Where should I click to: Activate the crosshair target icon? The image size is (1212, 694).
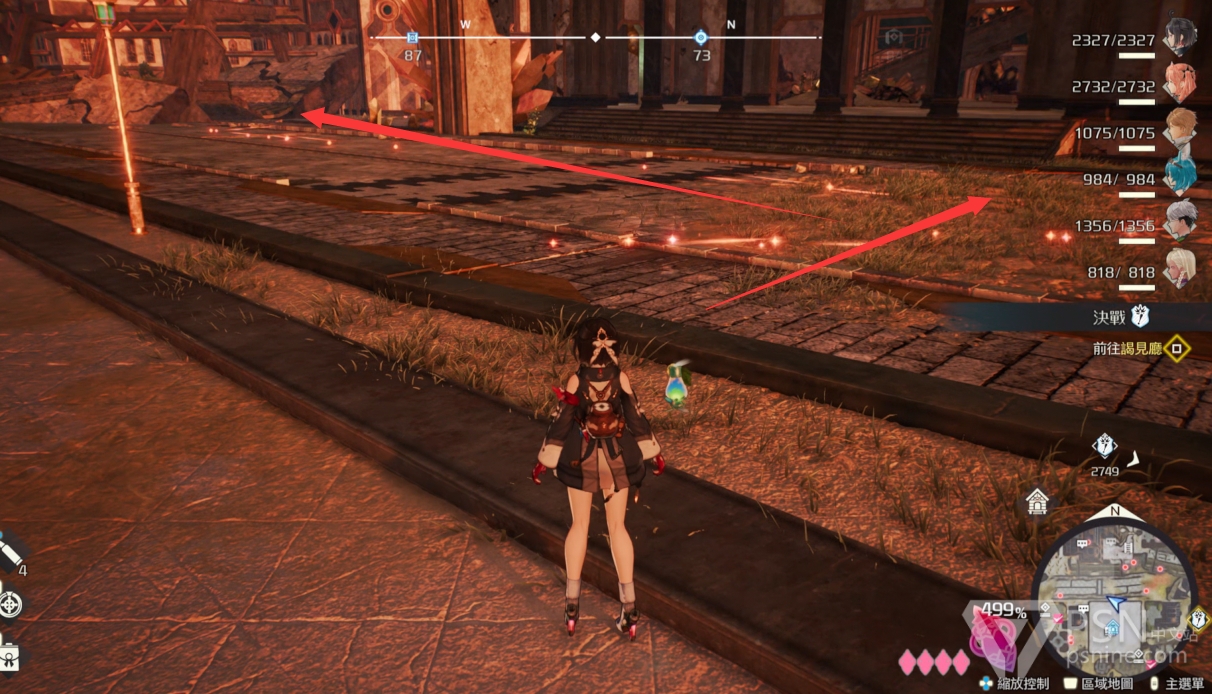[x=10, y=603]
